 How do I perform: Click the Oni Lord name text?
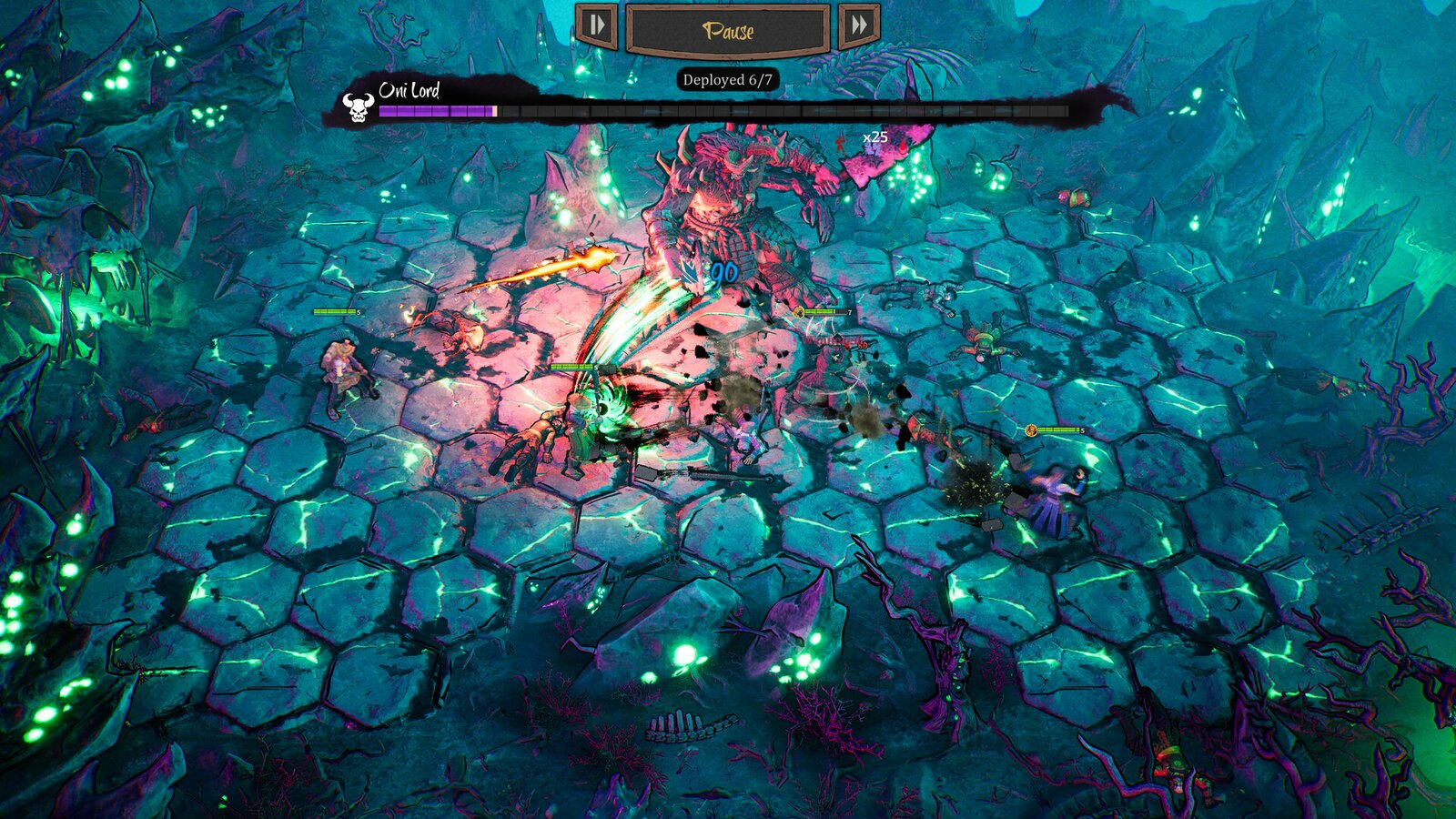click(x=409, y=91)
